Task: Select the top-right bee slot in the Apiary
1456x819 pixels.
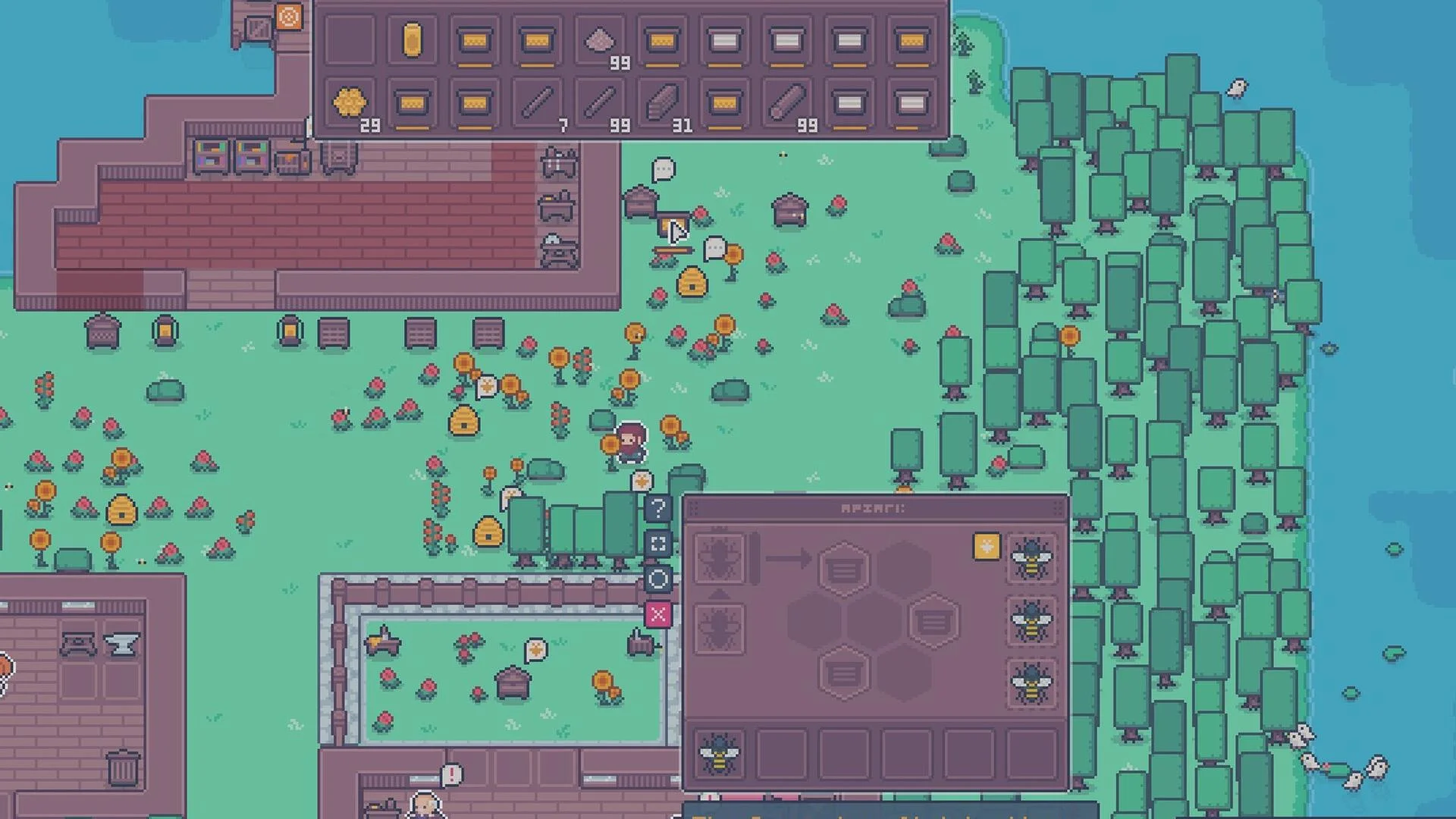Action: (x=1033, y=563)
